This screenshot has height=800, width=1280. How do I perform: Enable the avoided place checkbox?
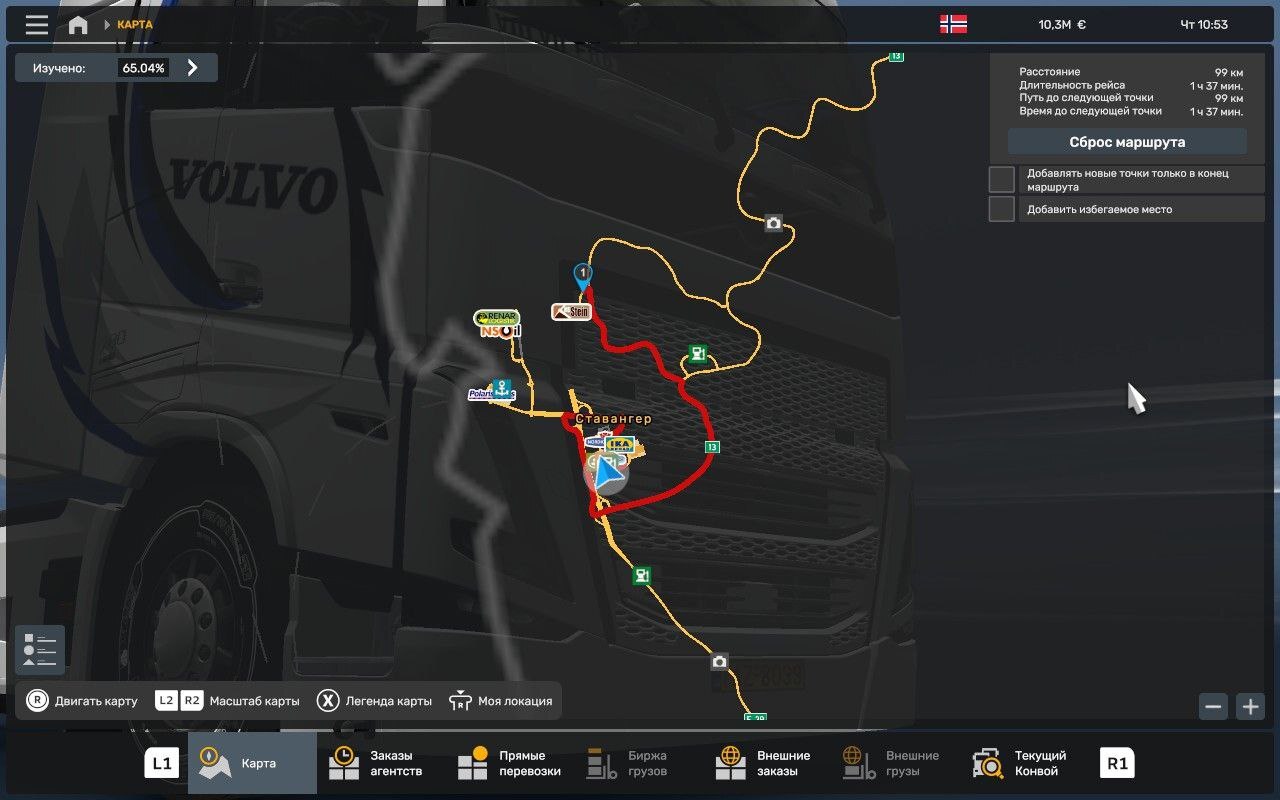[x=1002, y=209]
